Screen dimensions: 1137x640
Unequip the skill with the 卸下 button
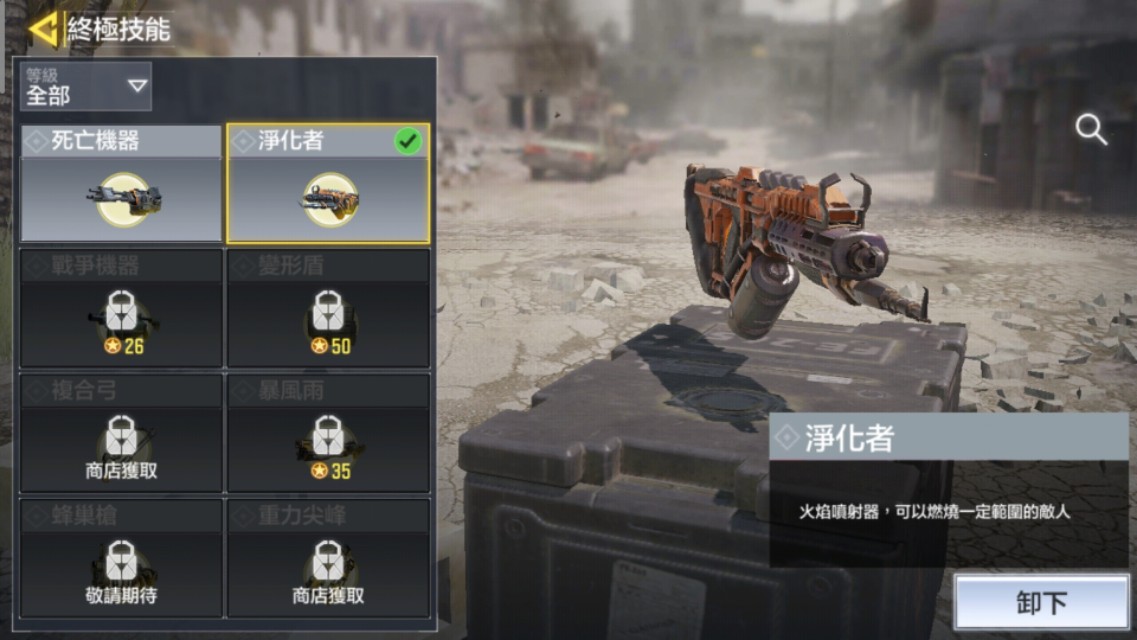point(1041,602)
